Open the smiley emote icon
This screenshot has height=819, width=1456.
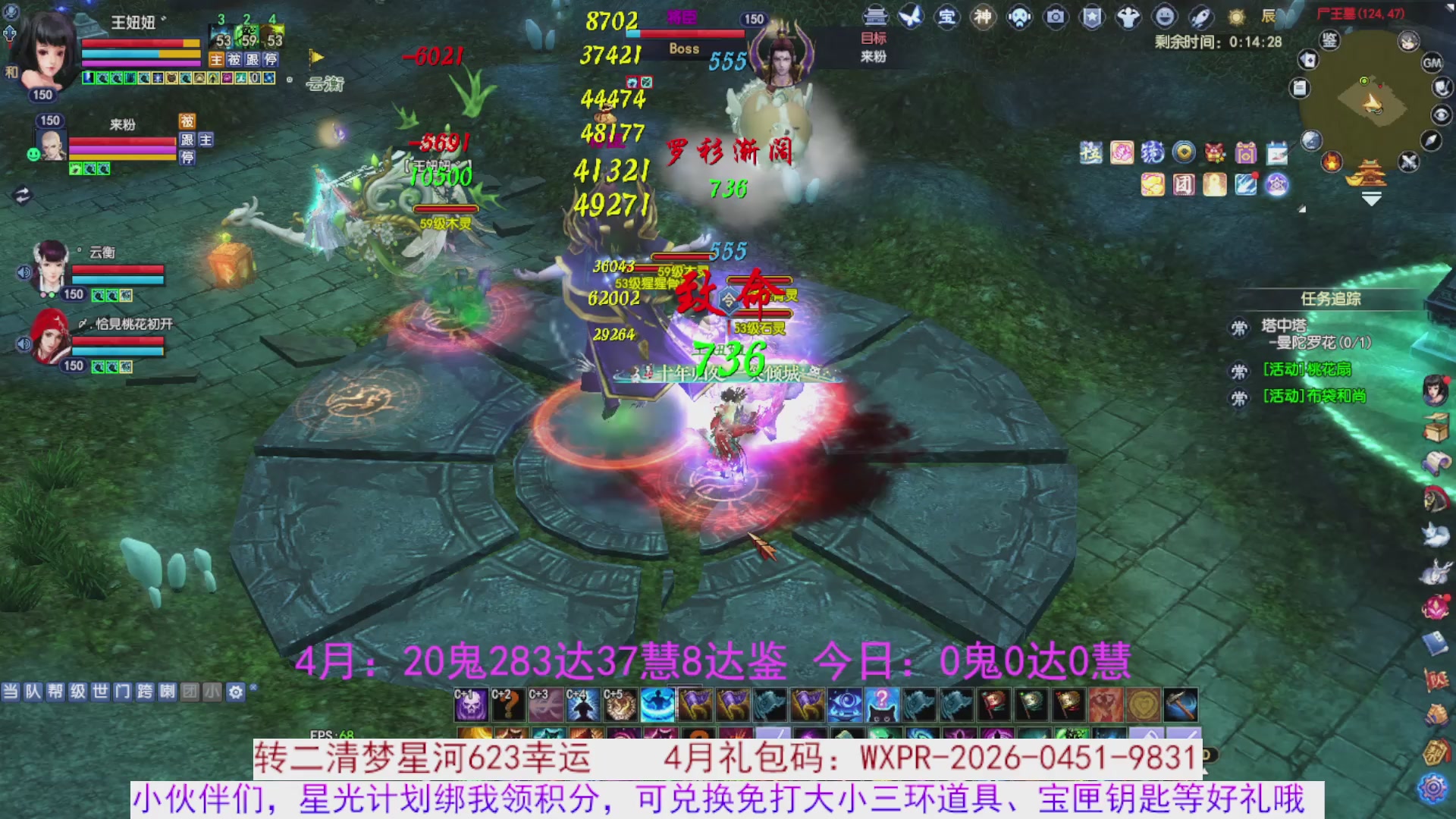pos(1163,17)
